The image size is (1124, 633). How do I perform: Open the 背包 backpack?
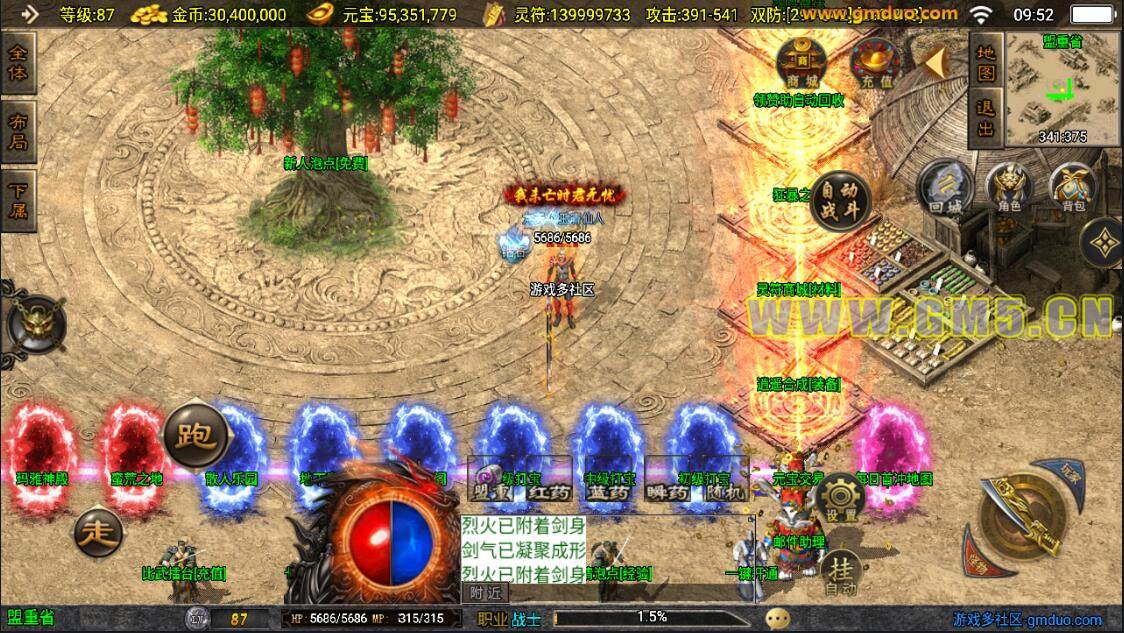click(1073, 188)
